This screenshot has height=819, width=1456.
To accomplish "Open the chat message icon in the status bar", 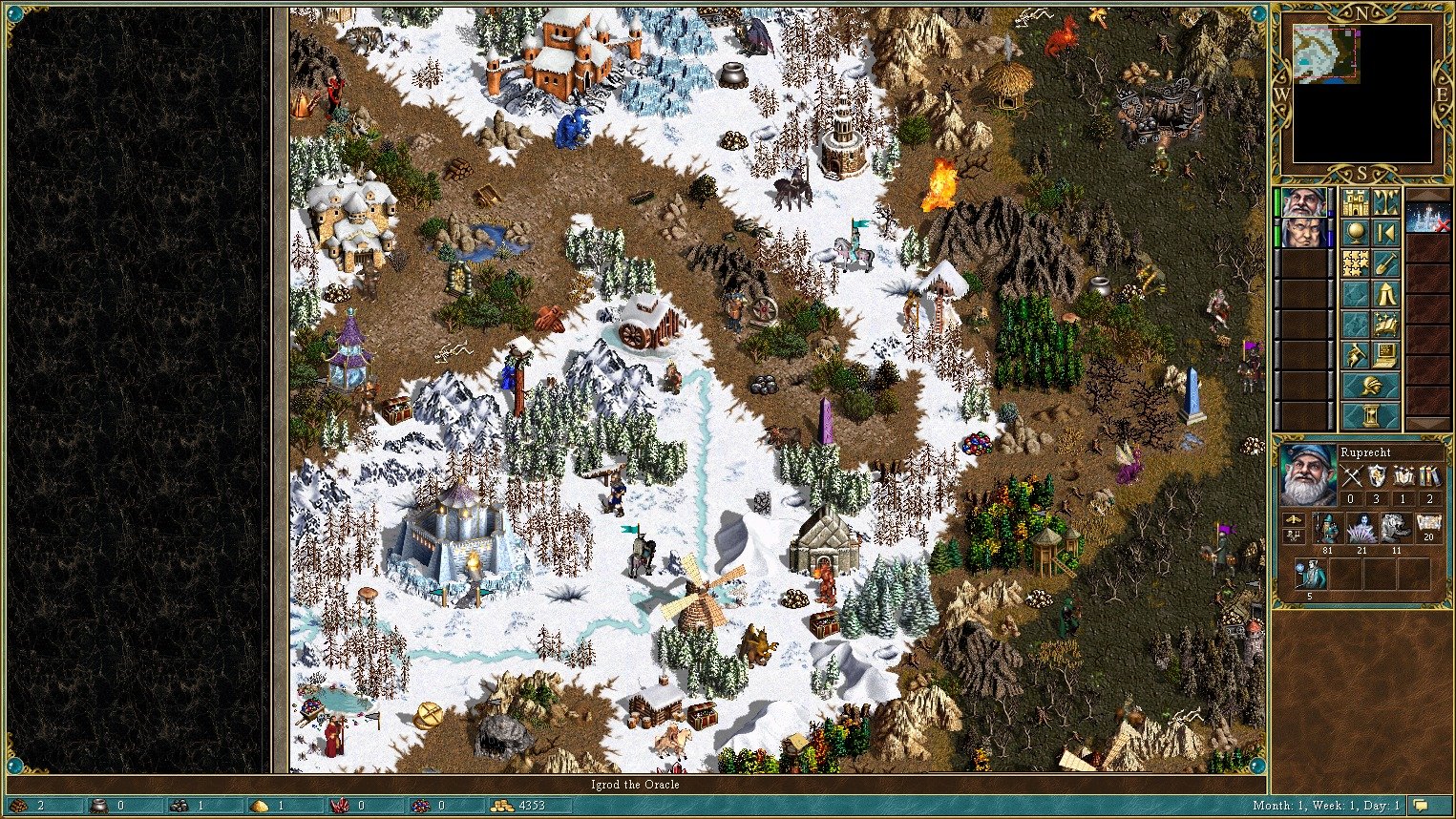I will pos(1421,806).
